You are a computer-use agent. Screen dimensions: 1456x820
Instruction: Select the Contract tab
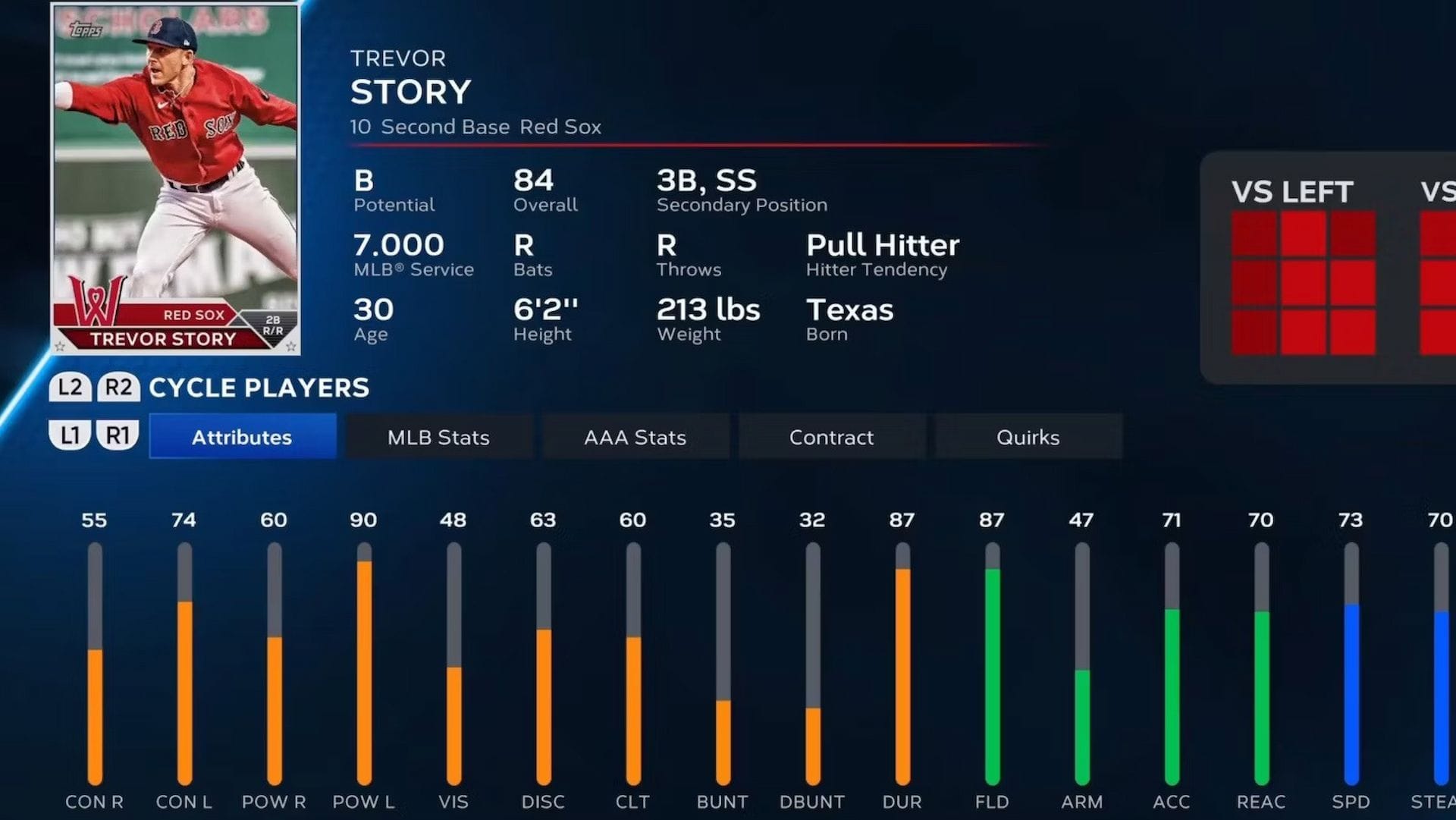pos(832,436)
